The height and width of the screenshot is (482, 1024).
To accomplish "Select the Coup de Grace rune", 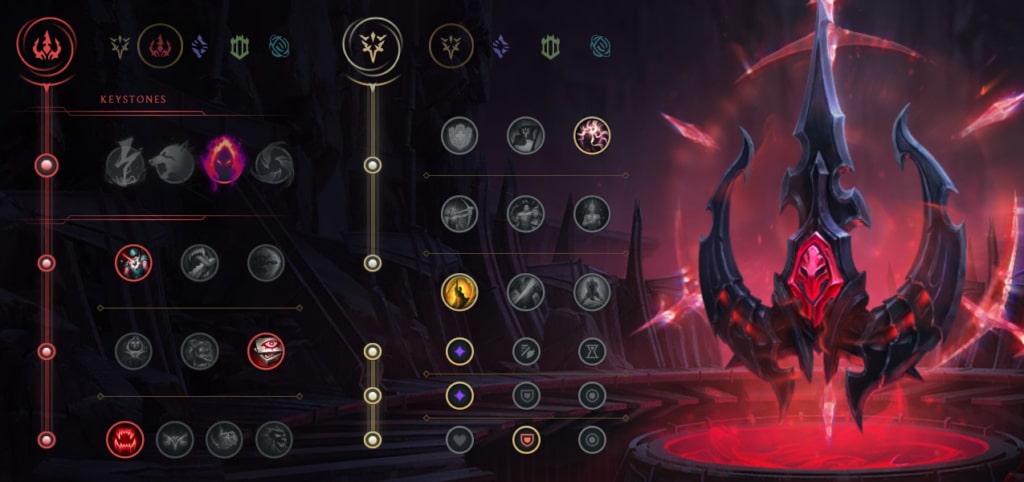I will coord(459,291).
